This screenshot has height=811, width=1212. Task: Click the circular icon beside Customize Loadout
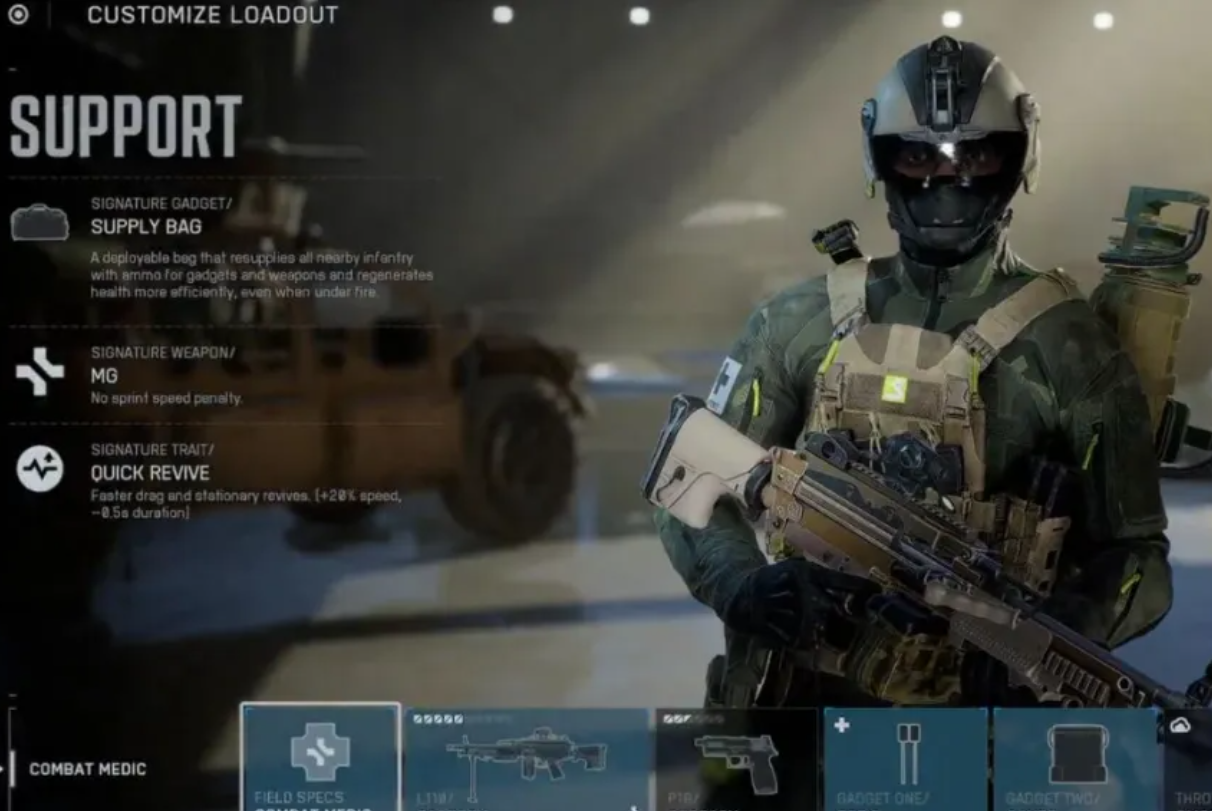[18, 15]
